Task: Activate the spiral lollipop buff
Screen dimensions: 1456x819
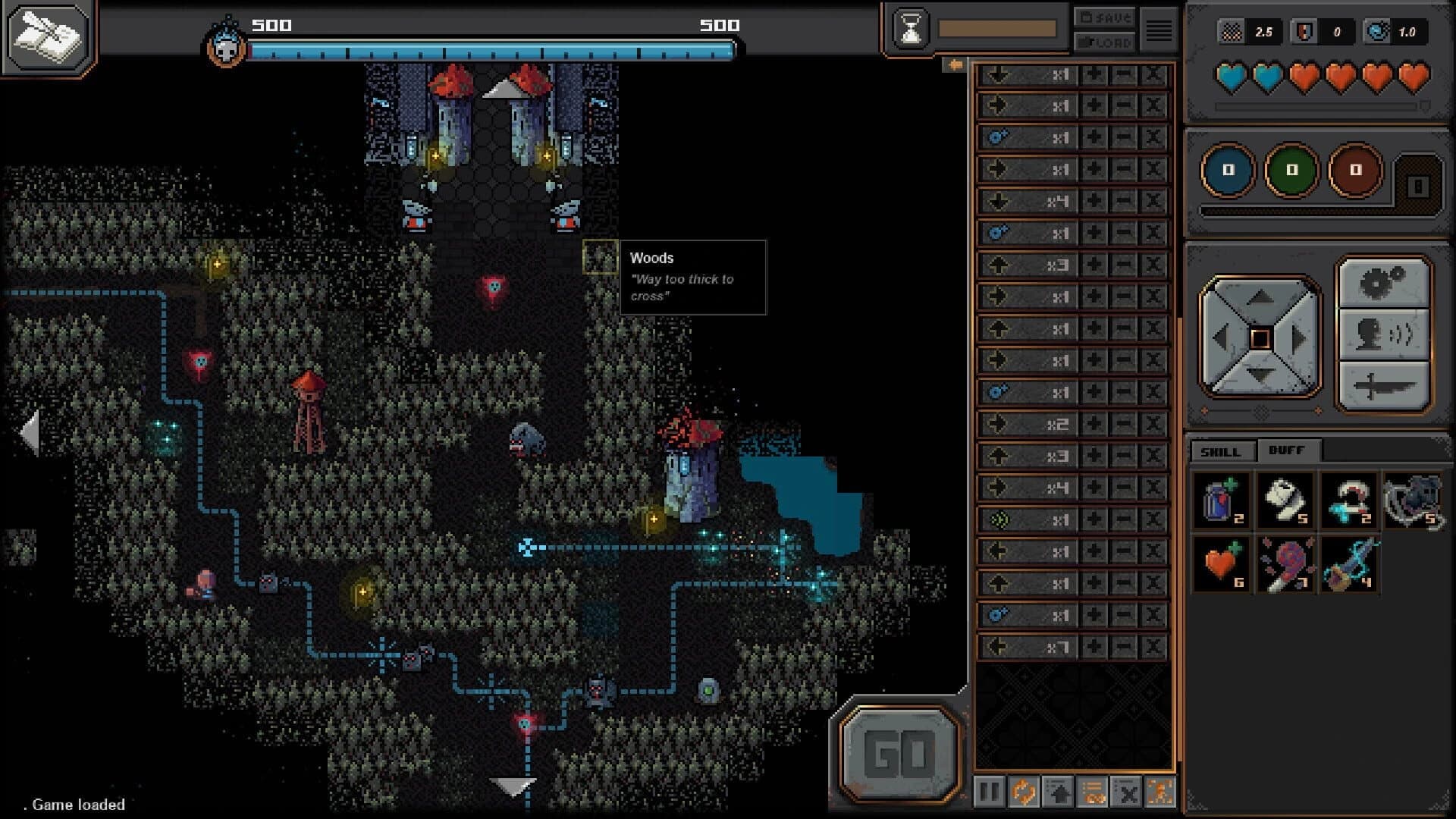Action: (x=1285, y=564)
